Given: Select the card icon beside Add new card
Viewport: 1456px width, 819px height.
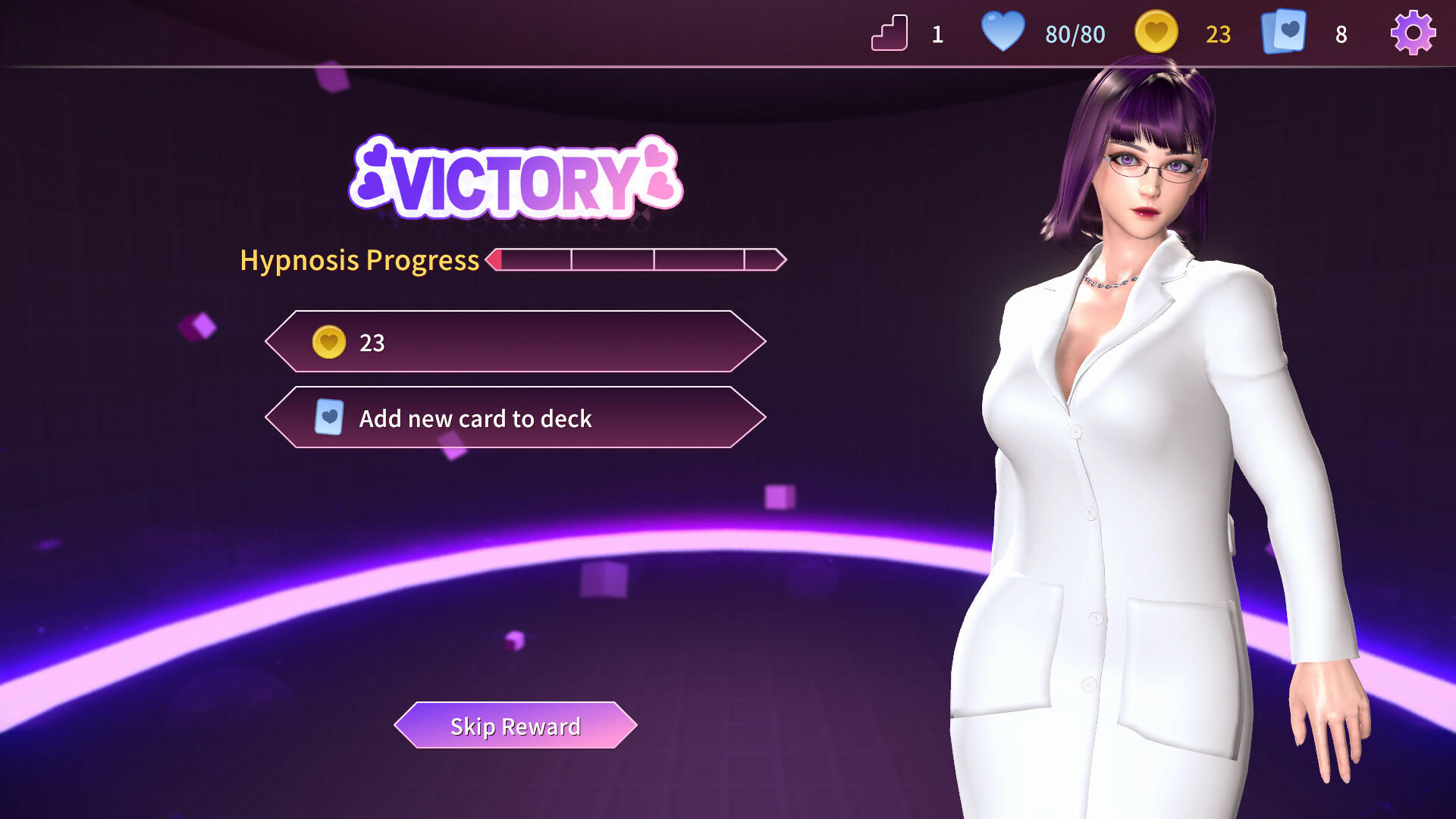Looking at the screenshot, I should (x=329, y=418).
